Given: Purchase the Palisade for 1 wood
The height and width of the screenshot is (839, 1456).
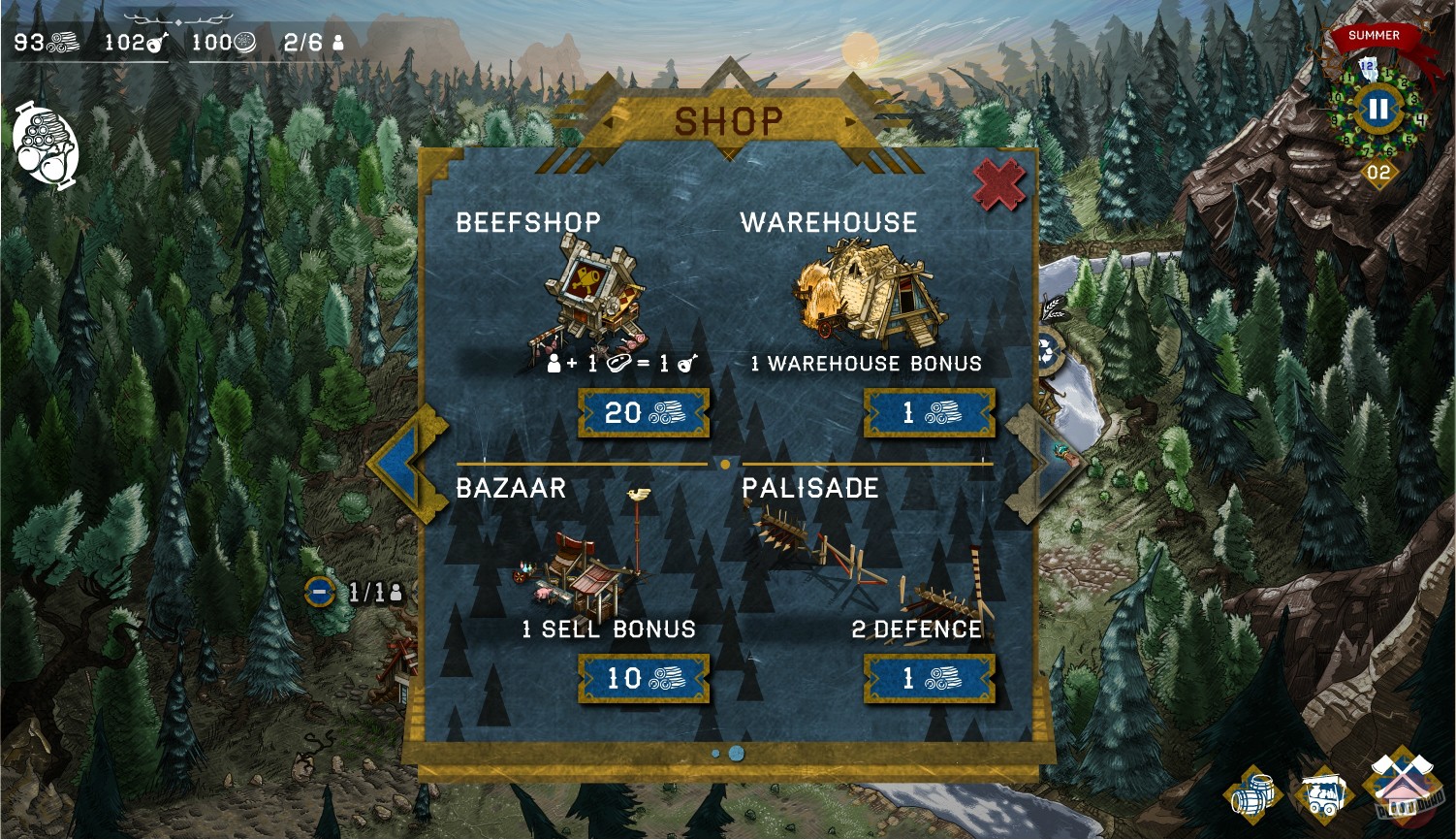Looking at the screenshot, I should [928, 679].
